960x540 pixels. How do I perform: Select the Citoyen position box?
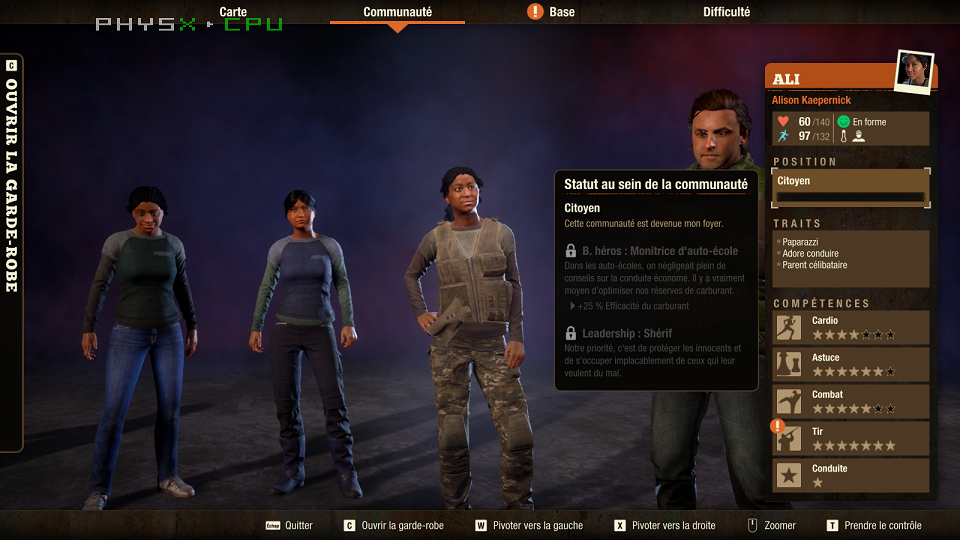(x=851, y=188)
